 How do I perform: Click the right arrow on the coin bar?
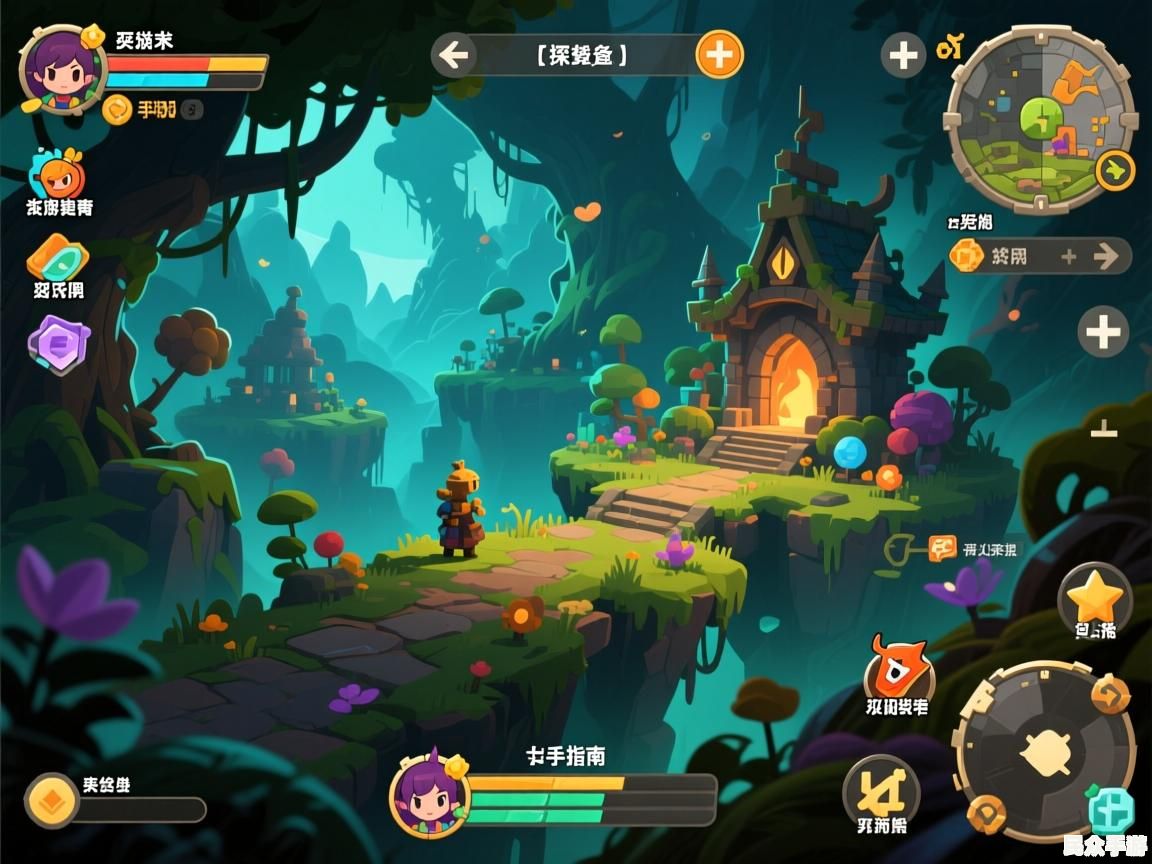coord(1106,256)
